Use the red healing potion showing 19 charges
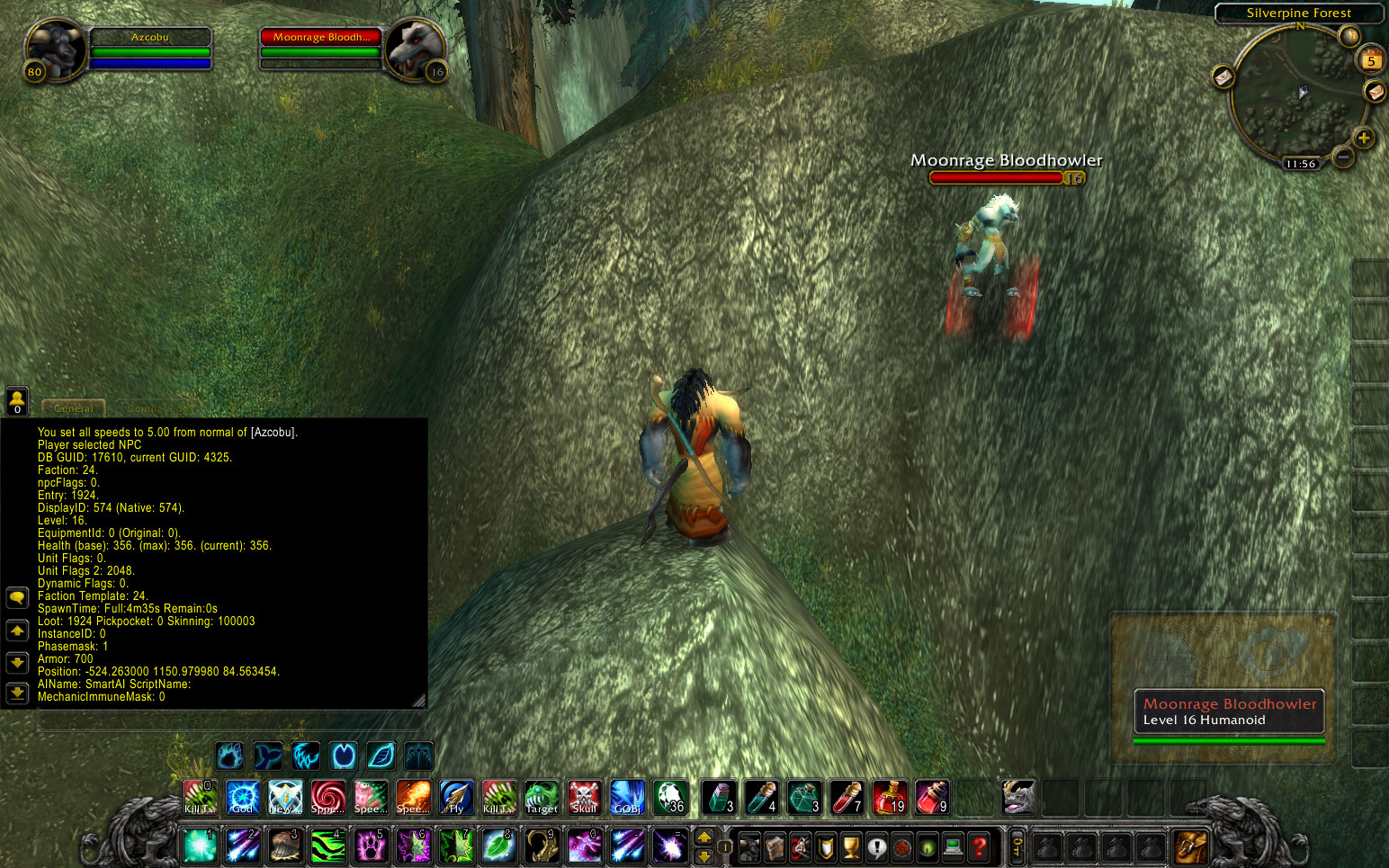 pyautogui.click(x=889, y=797)
